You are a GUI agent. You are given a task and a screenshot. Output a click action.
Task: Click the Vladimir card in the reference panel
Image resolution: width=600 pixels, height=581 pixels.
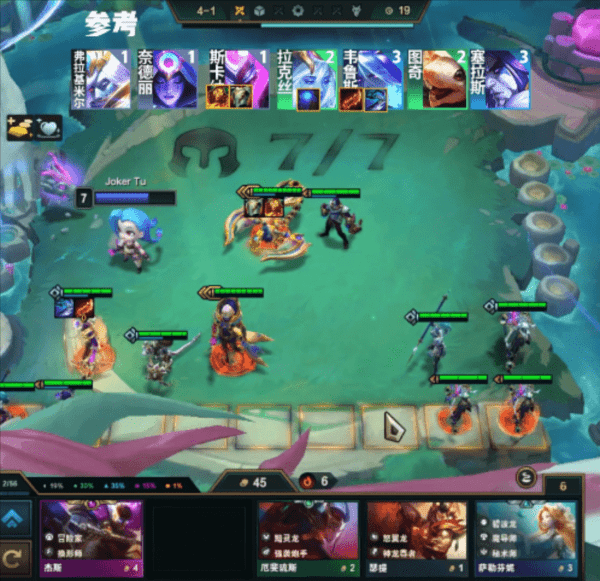100,77
